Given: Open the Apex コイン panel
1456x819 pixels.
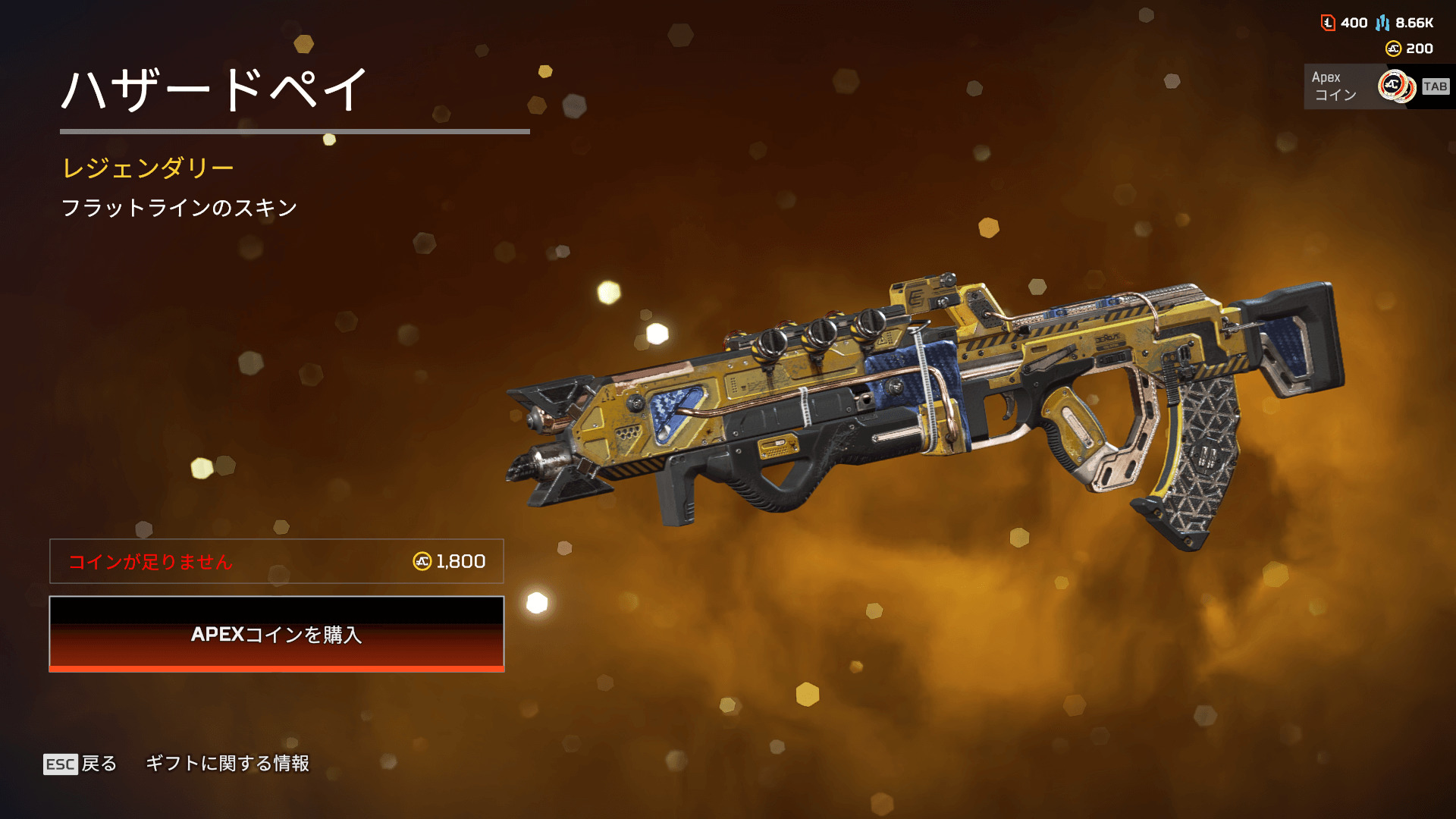Looking at the screenshot, I should point(1376,86).
